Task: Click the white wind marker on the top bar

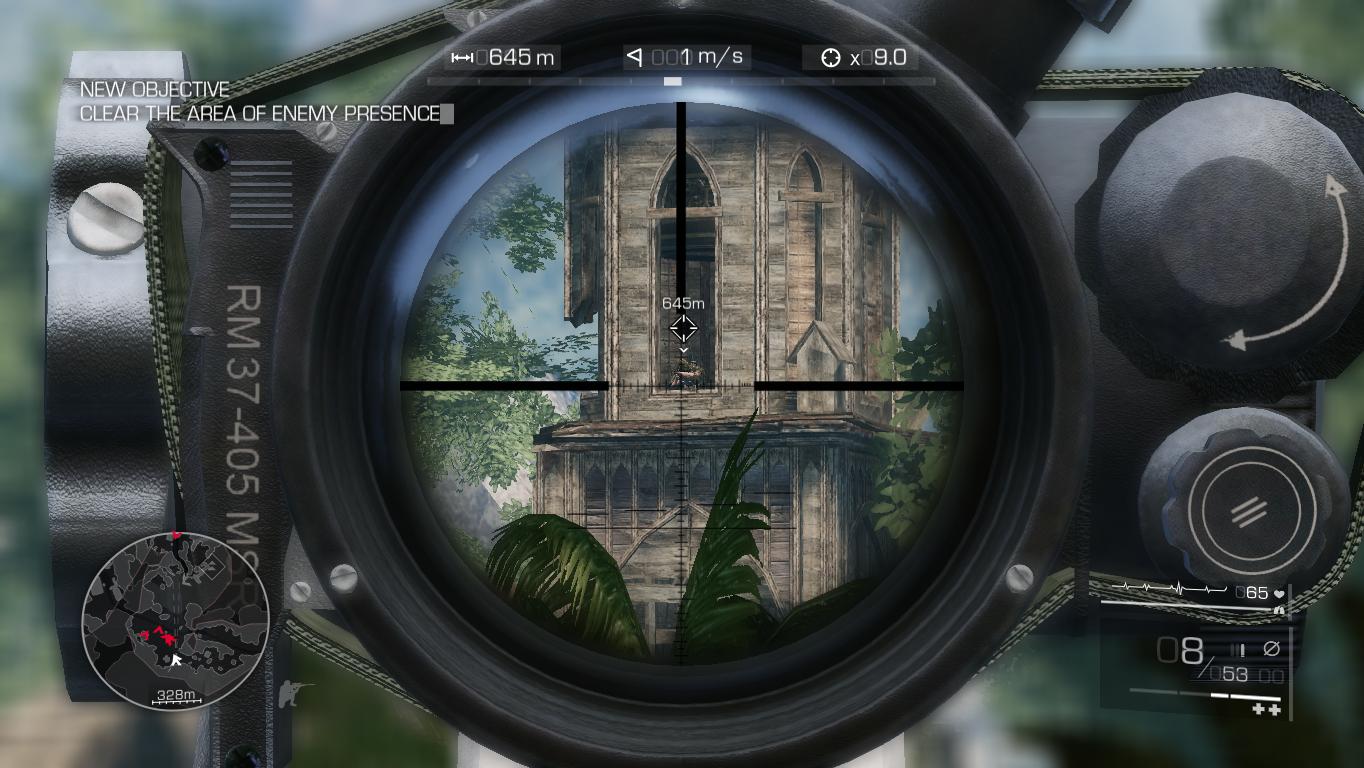Action: (x=675, y=80)
